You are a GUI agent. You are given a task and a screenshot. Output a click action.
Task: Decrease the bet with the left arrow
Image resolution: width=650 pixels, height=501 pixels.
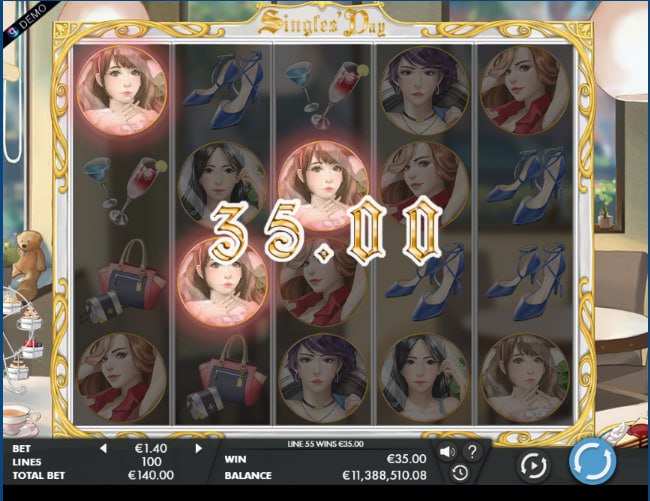[103, 449]
